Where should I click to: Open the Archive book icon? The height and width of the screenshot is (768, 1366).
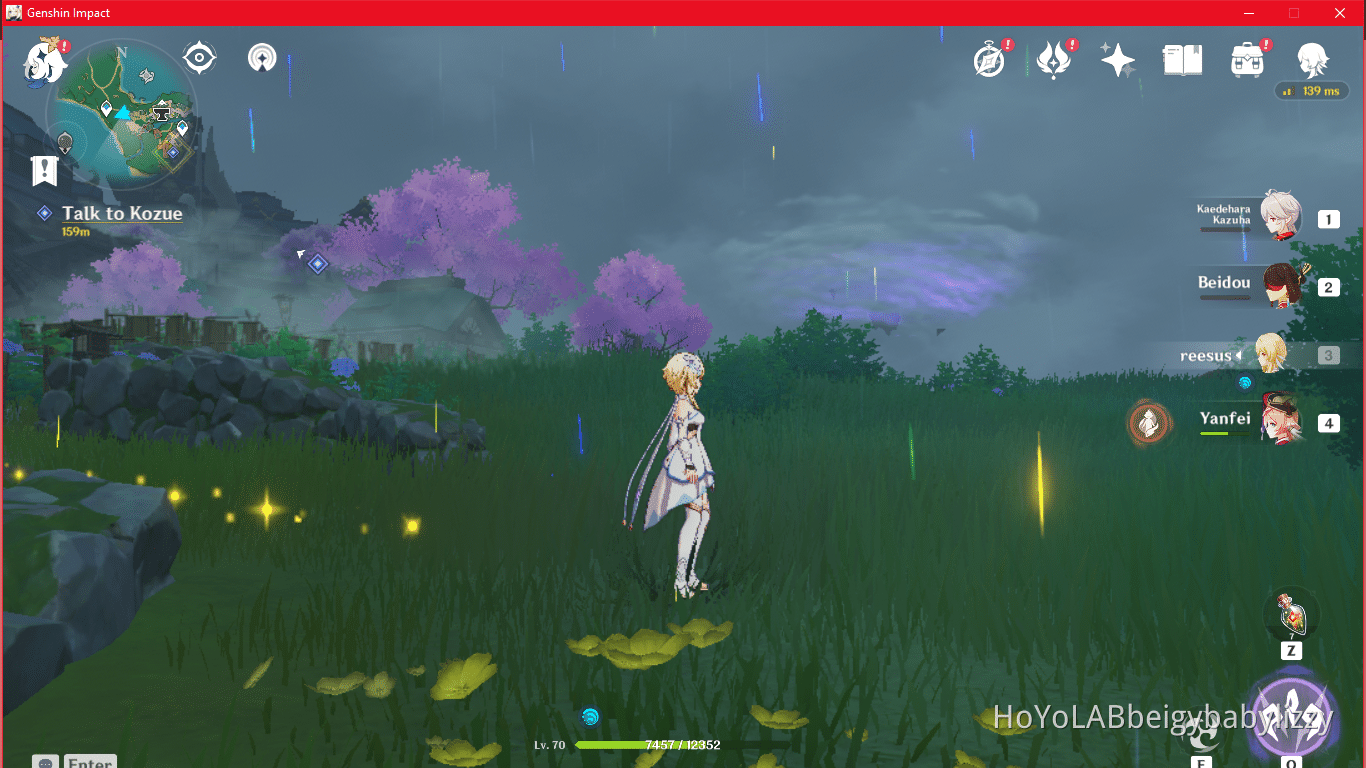coord(1183,59)
